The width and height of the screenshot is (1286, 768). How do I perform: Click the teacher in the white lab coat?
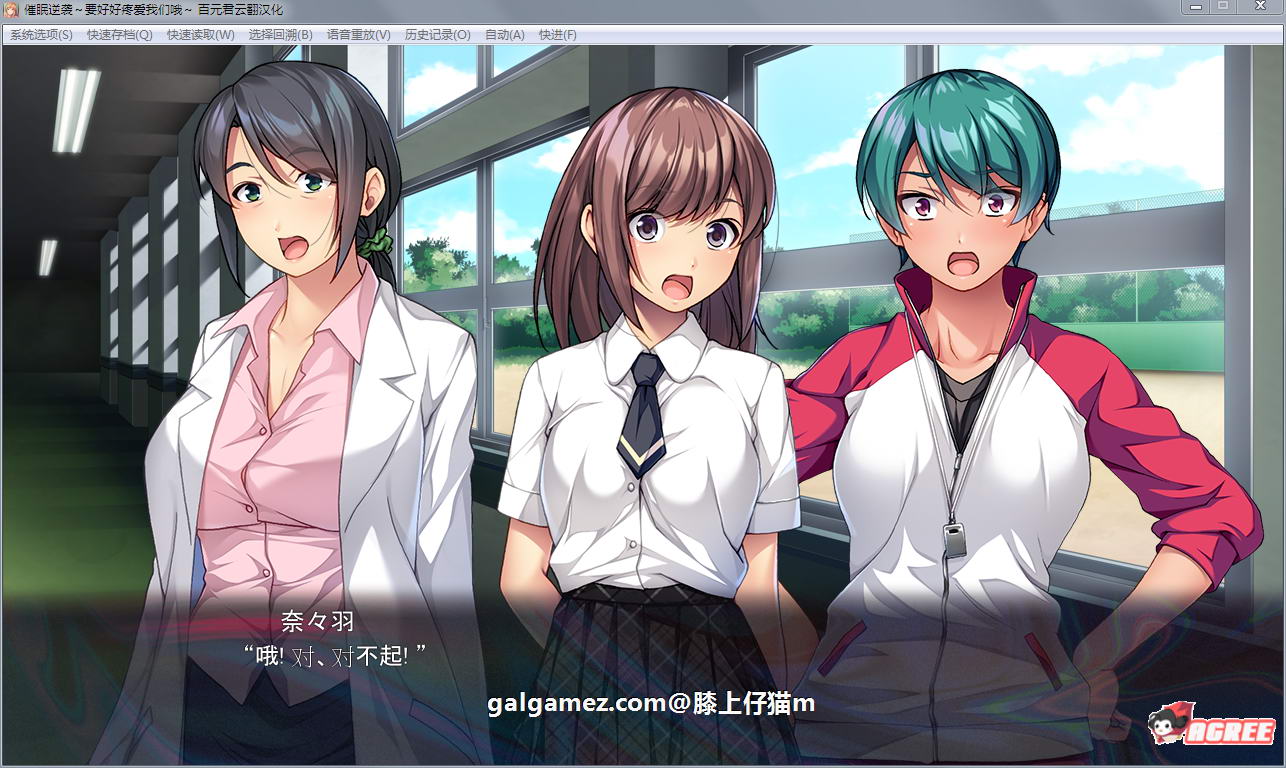[x=290, y=400]
